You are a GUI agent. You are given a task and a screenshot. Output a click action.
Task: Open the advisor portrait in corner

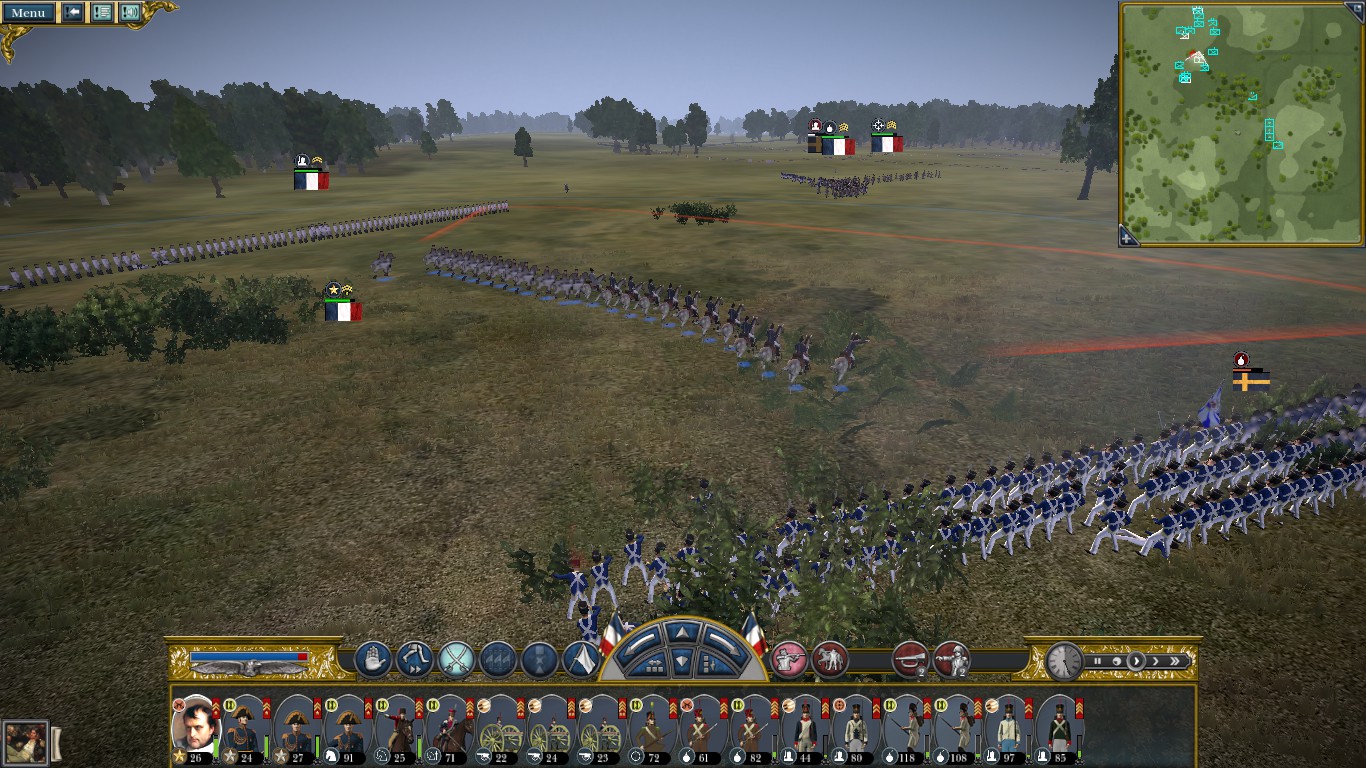(x=25, y=743)
